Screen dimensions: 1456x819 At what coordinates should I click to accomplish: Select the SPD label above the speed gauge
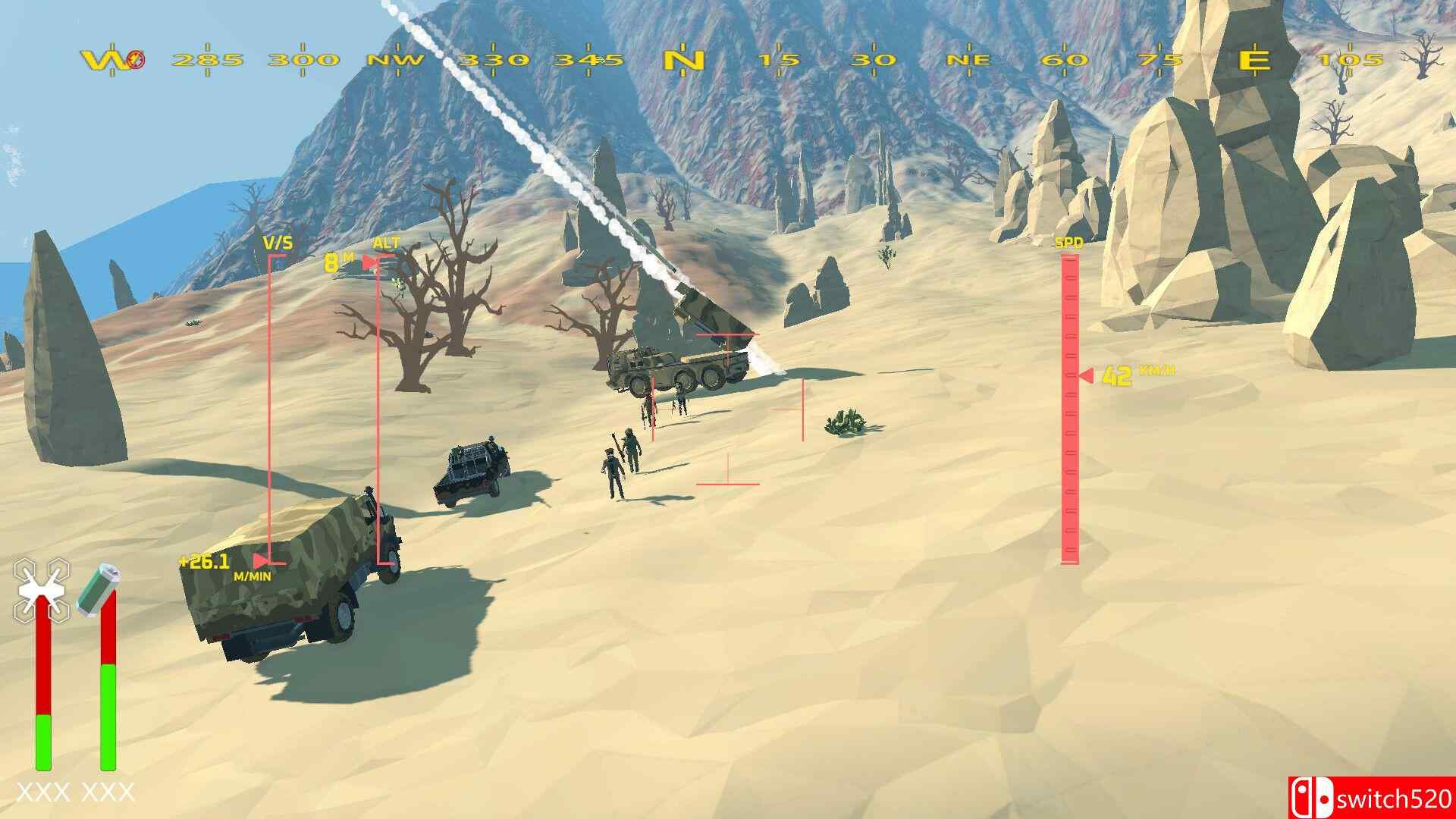coord(1068,243)
